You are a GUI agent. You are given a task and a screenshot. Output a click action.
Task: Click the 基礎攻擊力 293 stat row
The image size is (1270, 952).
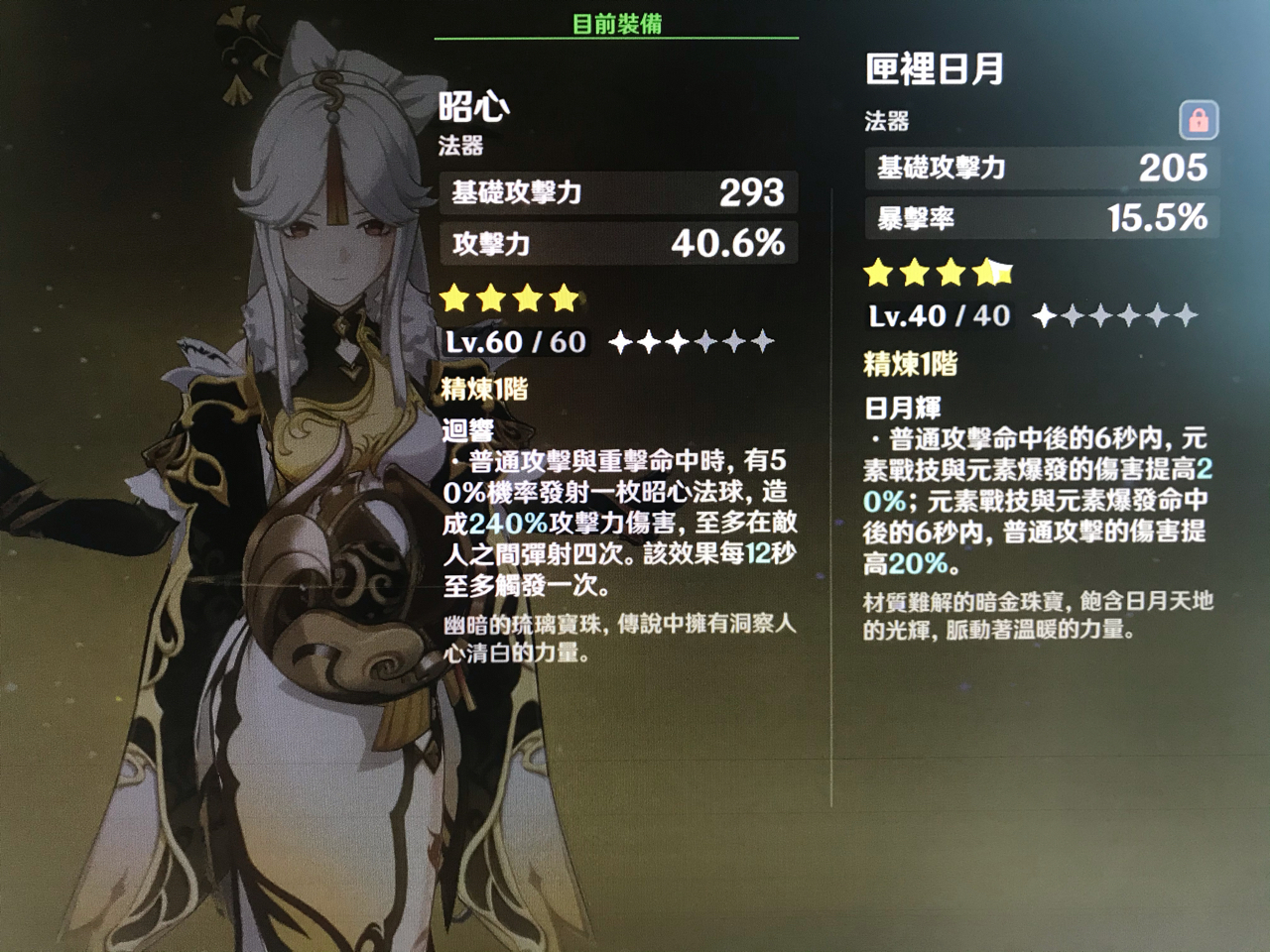[620, 191]
